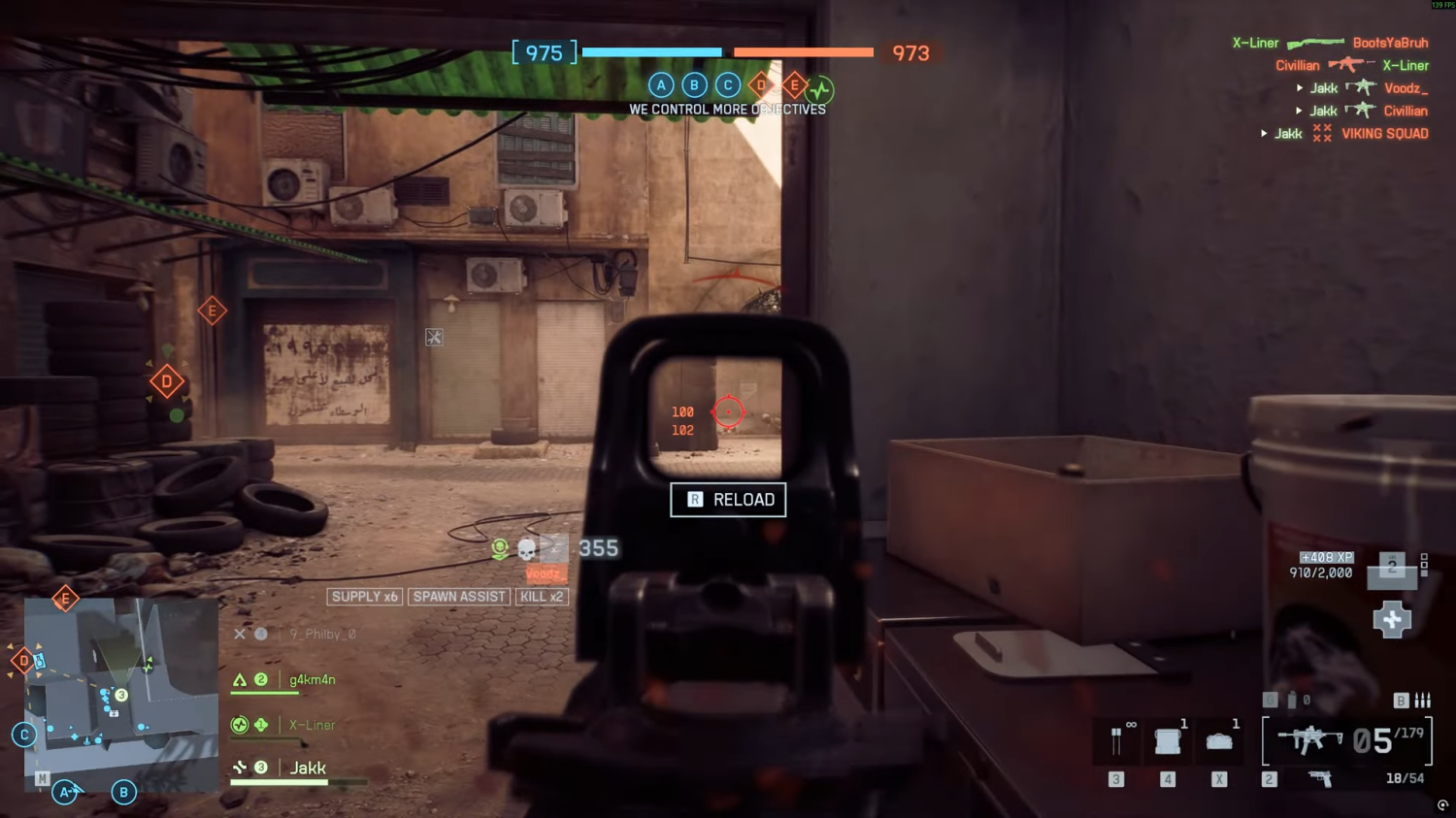
Task: Toggle the A objective indicator at top
Action: (x=661, y=85)
